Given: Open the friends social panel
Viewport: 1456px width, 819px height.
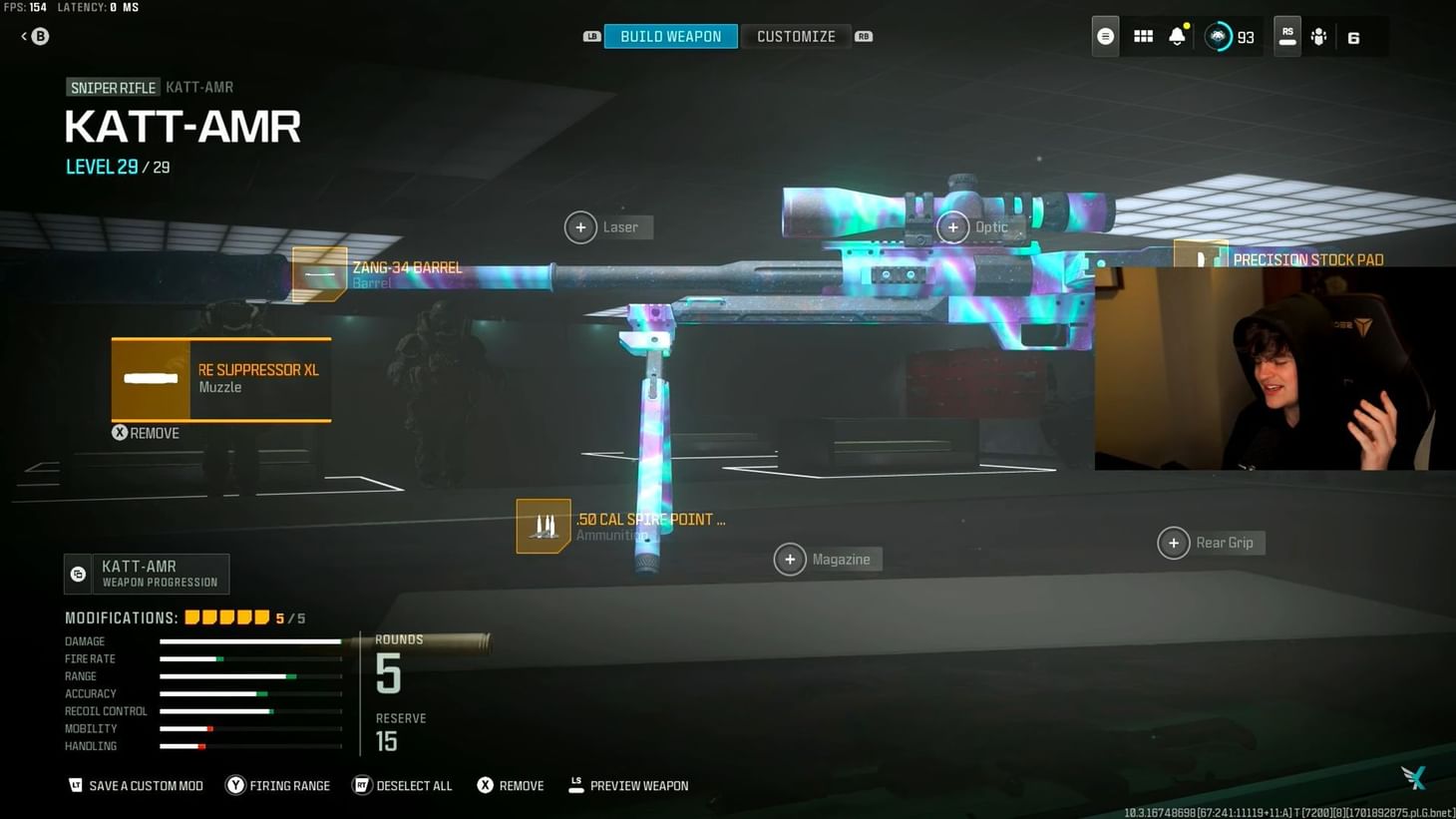Looking at the screenshot, I should 1318,36.
